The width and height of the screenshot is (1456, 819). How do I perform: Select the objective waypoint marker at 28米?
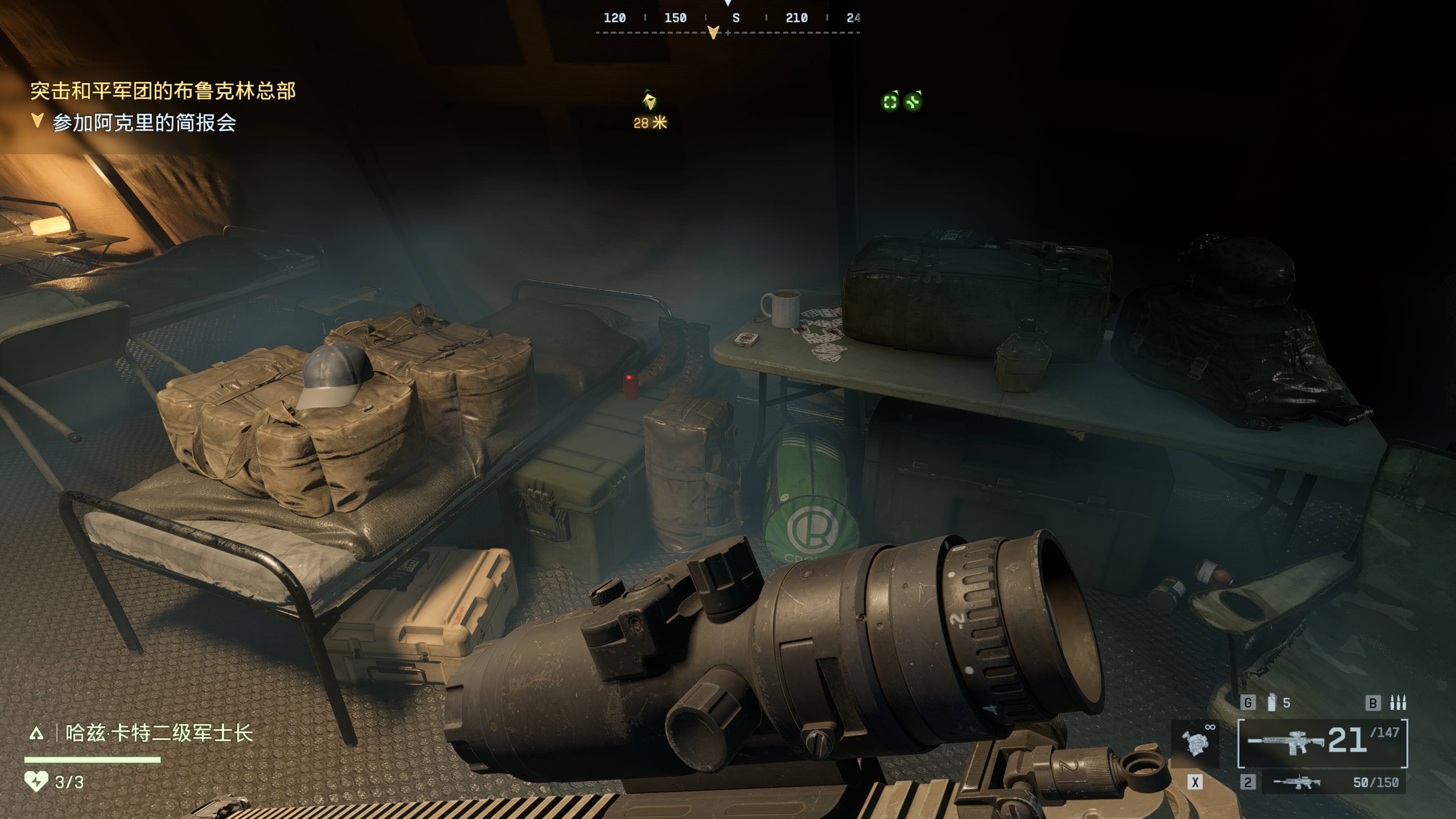[x=650, y=102]
